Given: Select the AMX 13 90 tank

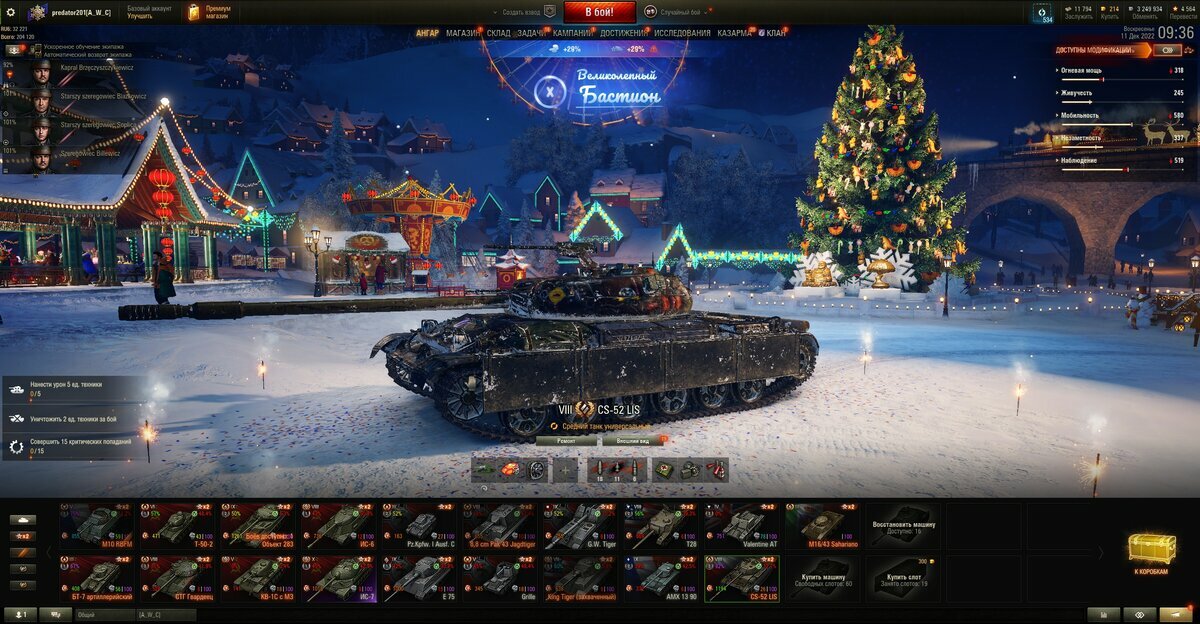Looking at the screenshot, I should click(x=662, y=578).
